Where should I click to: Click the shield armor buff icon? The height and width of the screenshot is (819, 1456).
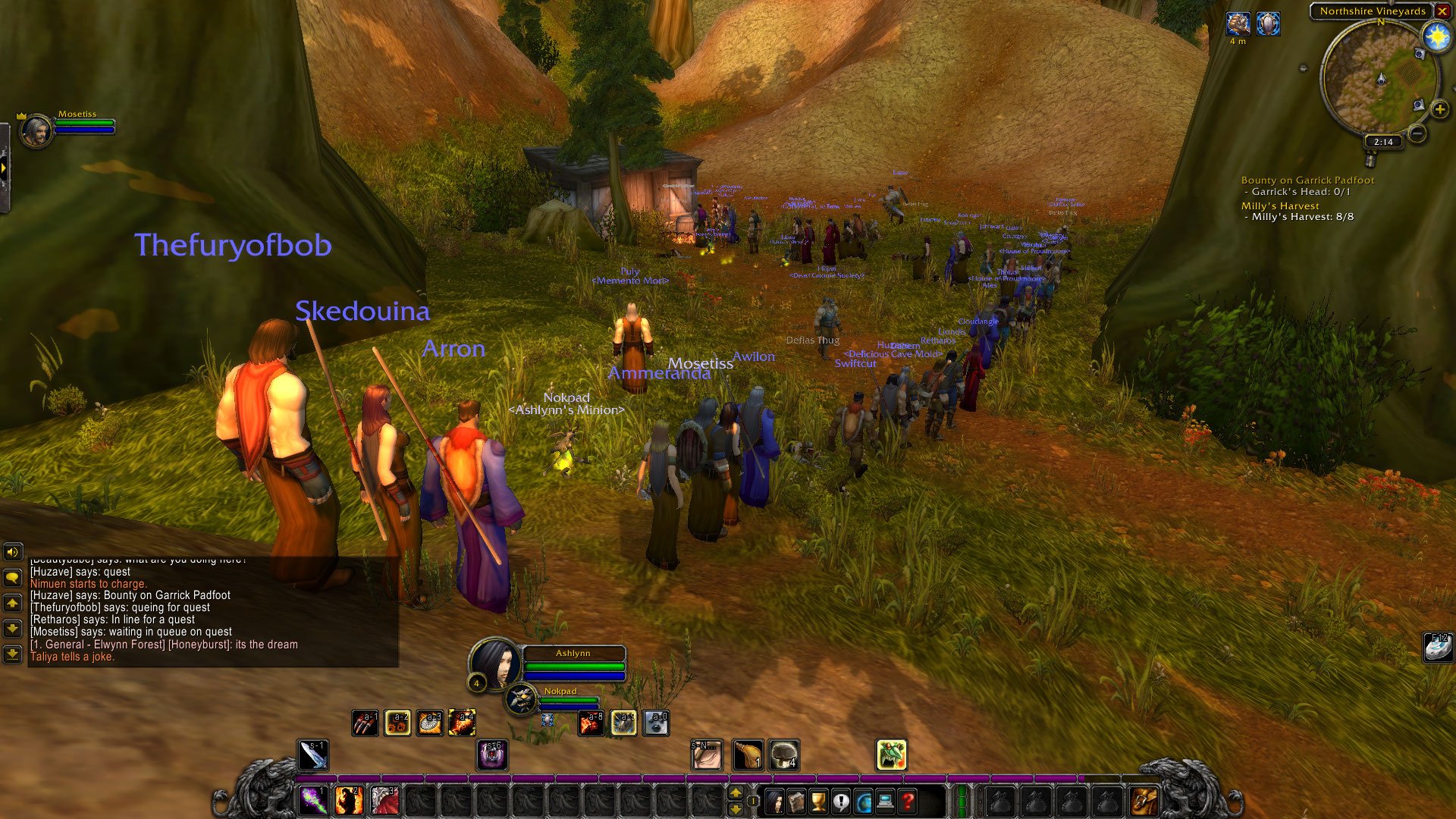coord(1268,24)
